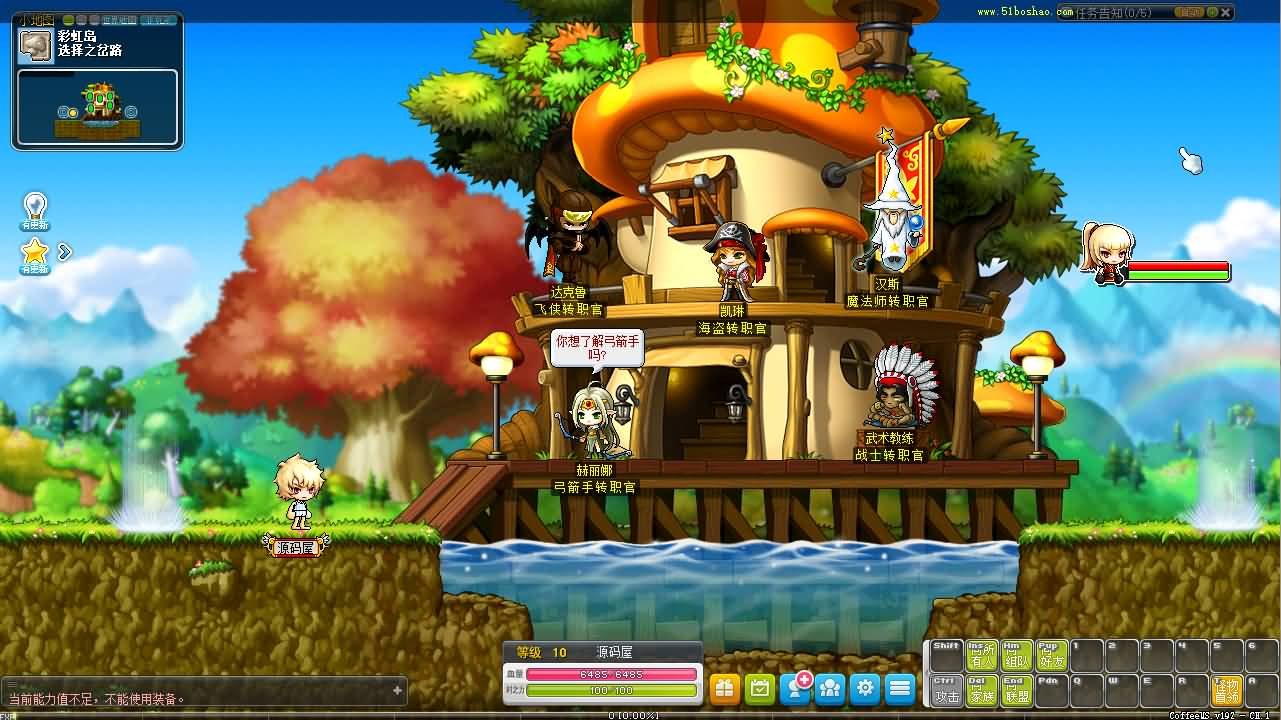Toggle the 怪物首领 boss quickslot

point(1227,690)
